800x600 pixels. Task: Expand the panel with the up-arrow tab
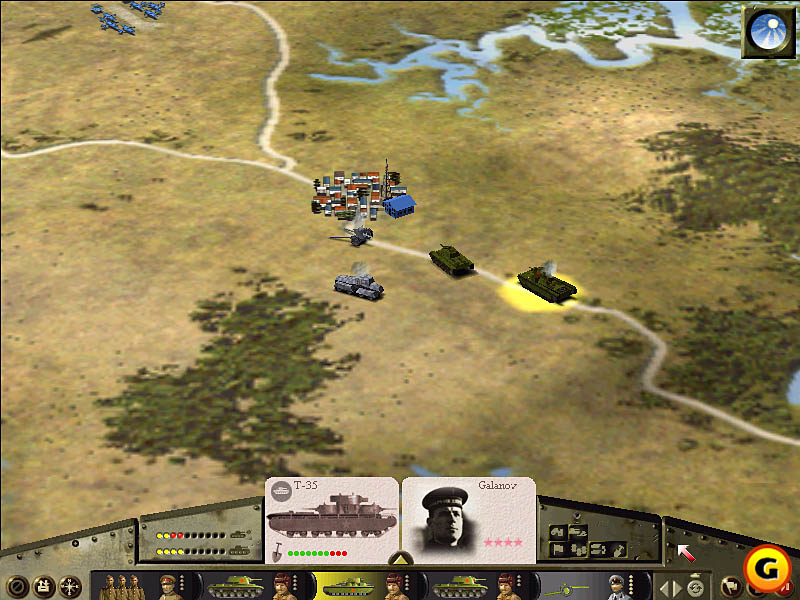[398, 559]
